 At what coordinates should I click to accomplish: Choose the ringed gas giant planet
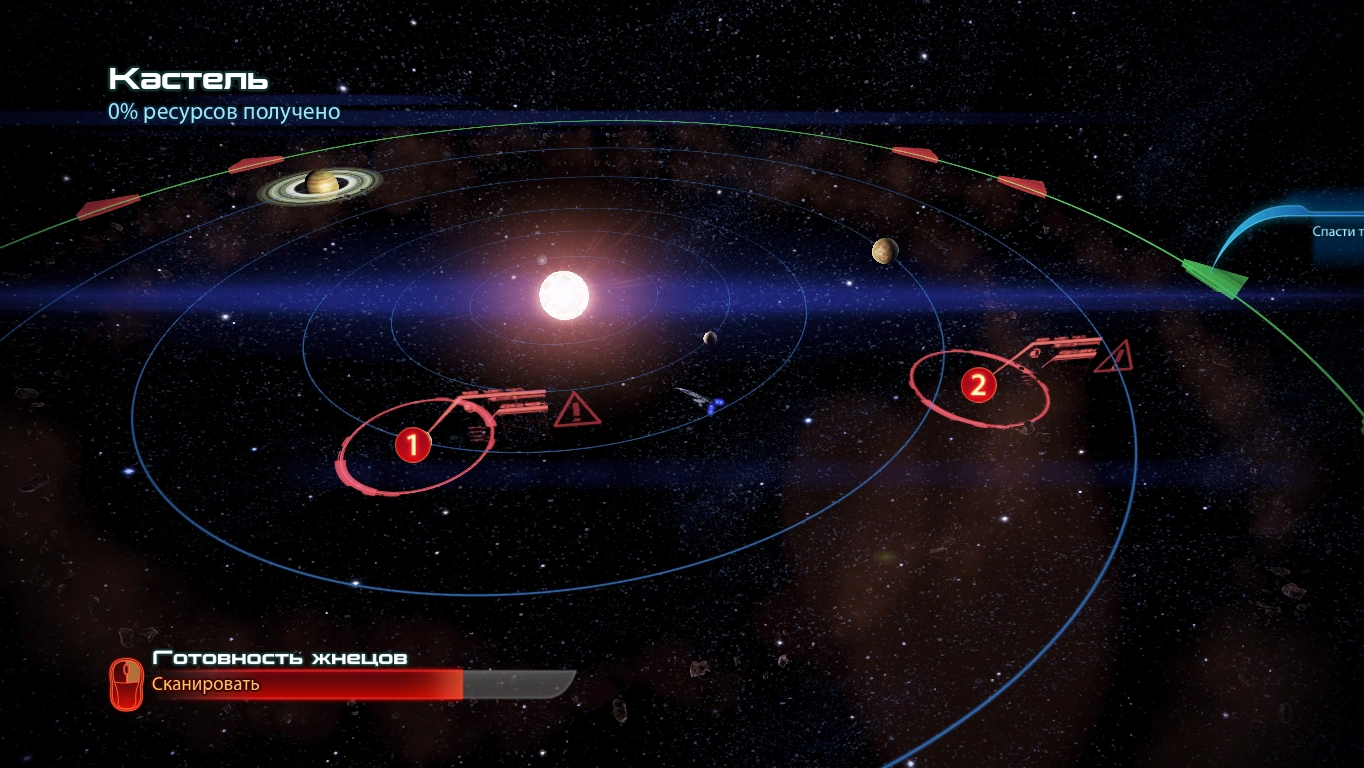pyautogui.click(x=321, y=183)
